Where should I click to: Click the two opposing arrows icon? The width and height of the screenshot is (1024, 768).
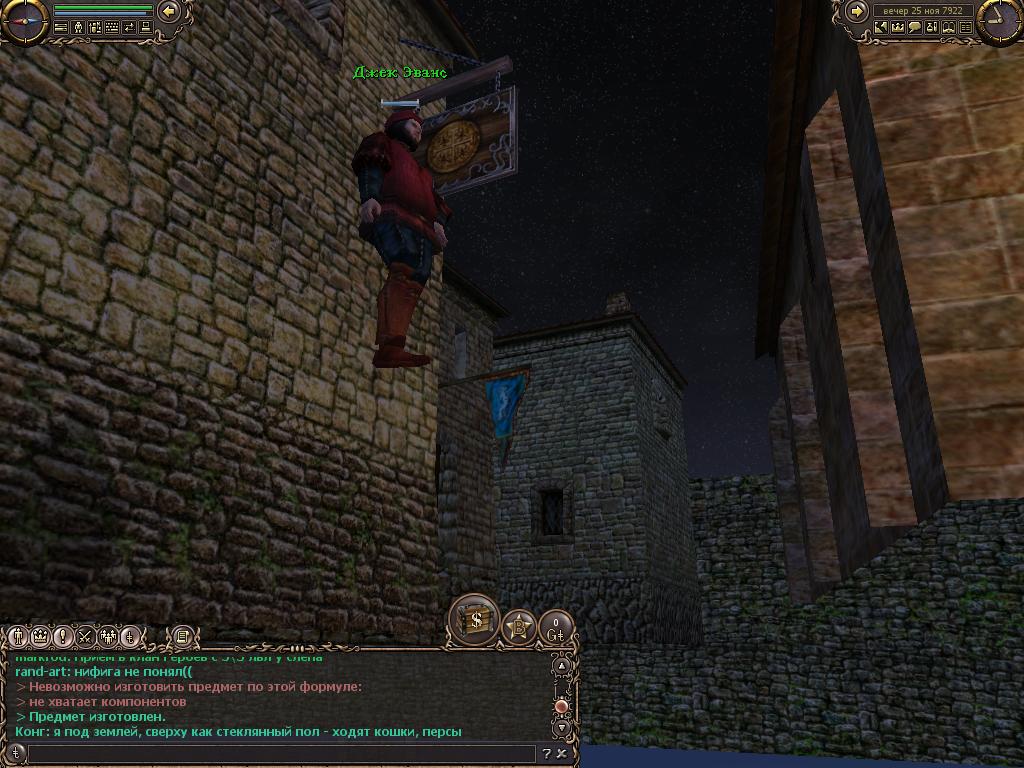point(129,28)
